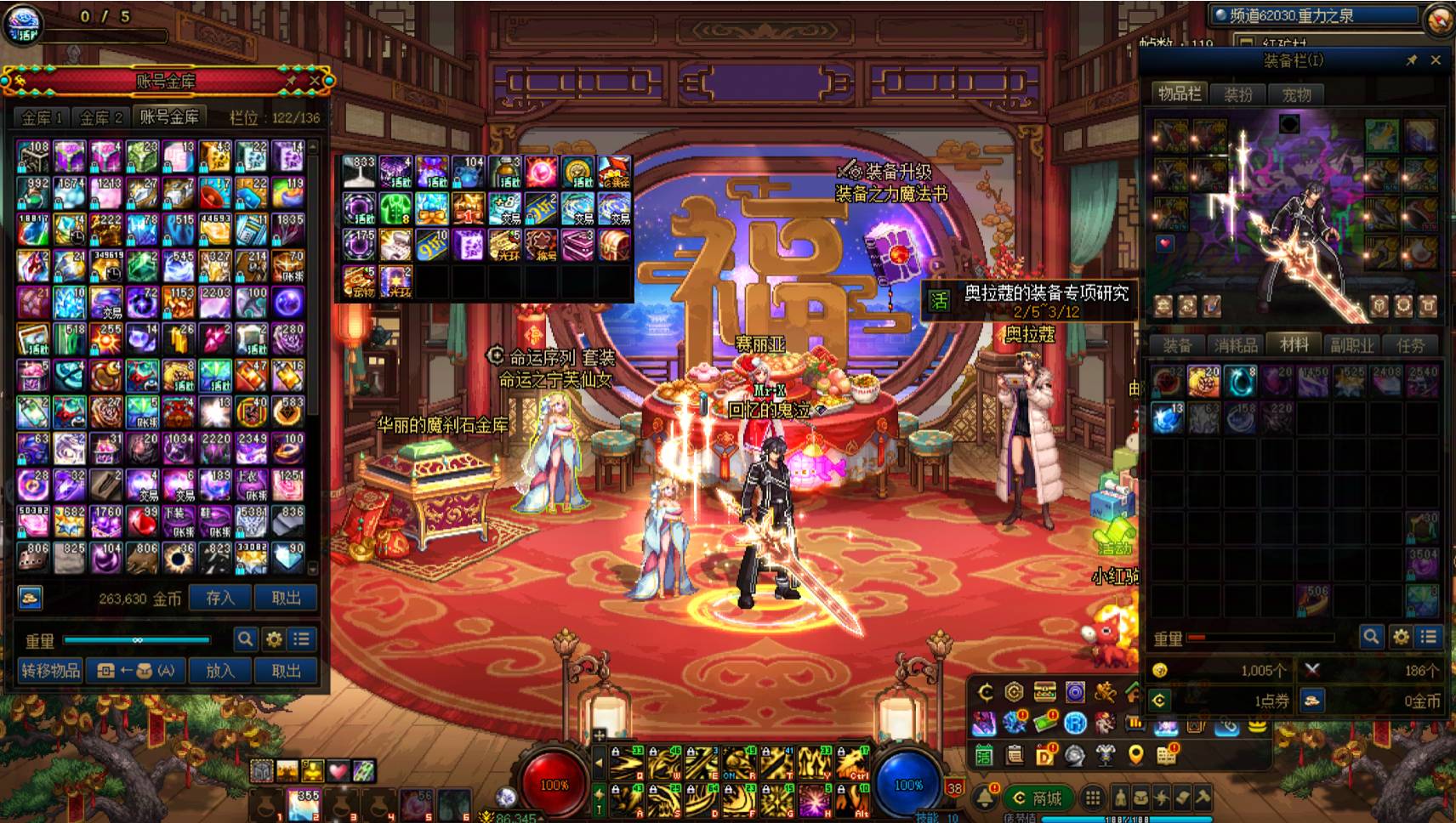This screenshot has width=1456, height=823.
Task: Click the notification bell icon
Action: tap(985, 797)
